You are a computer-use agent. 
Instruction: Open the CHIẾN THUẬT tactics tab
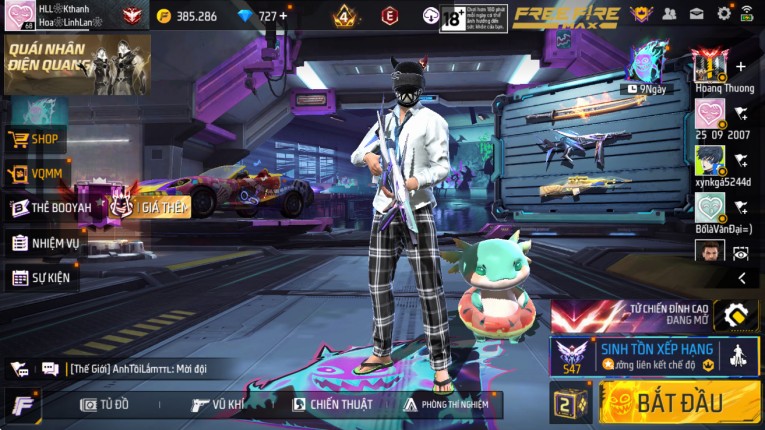click(x=332, y=404)
